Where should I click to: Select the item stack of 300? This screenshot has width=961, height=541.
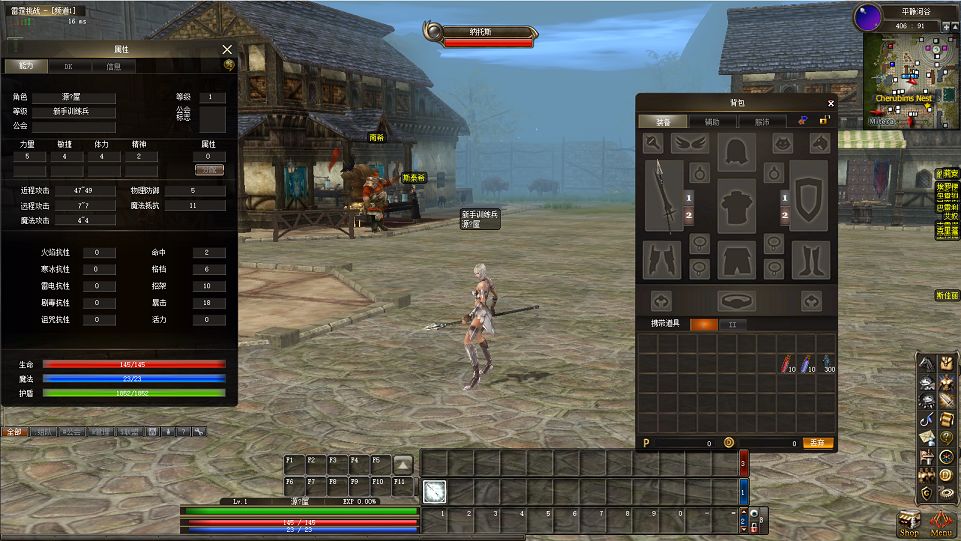pyautogui.click(x=828, y=364)
